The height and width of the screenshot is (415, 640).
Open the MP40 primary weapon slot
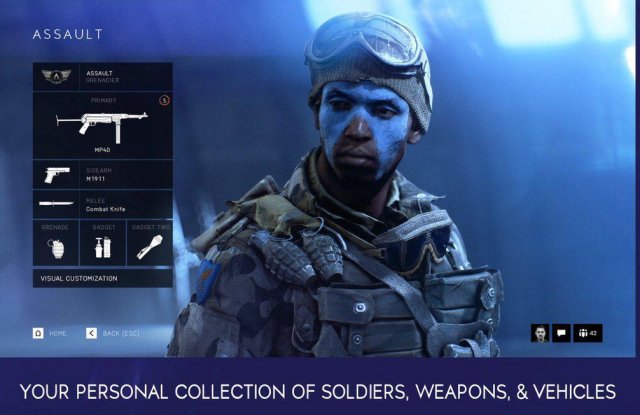[x=102, y=125]
